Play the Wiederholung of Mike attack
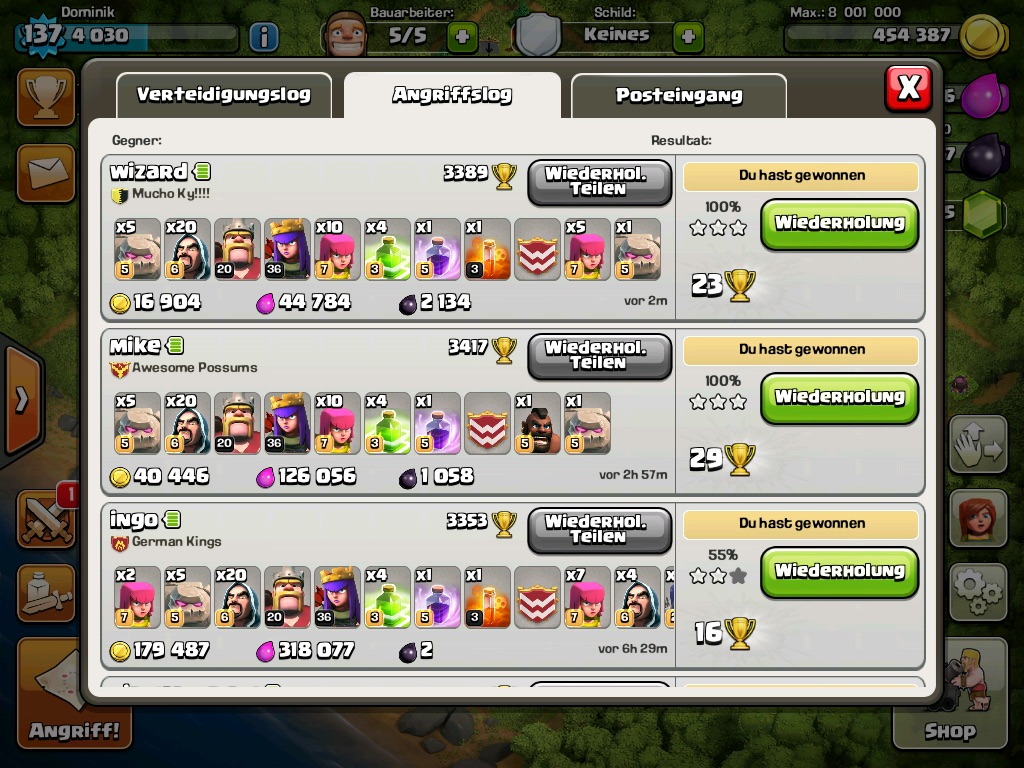This screenshot has height=768, width=1024. click(x=839, y=397)
